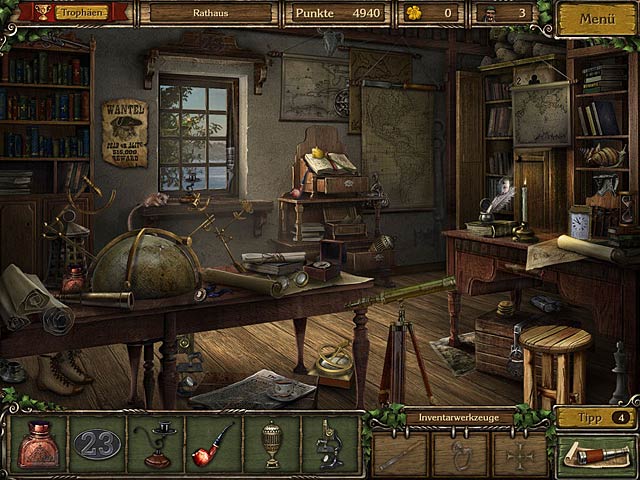The image size is (640, 480).
Task: Use the Tipp hint button
Action: click(x=596, y=416)
